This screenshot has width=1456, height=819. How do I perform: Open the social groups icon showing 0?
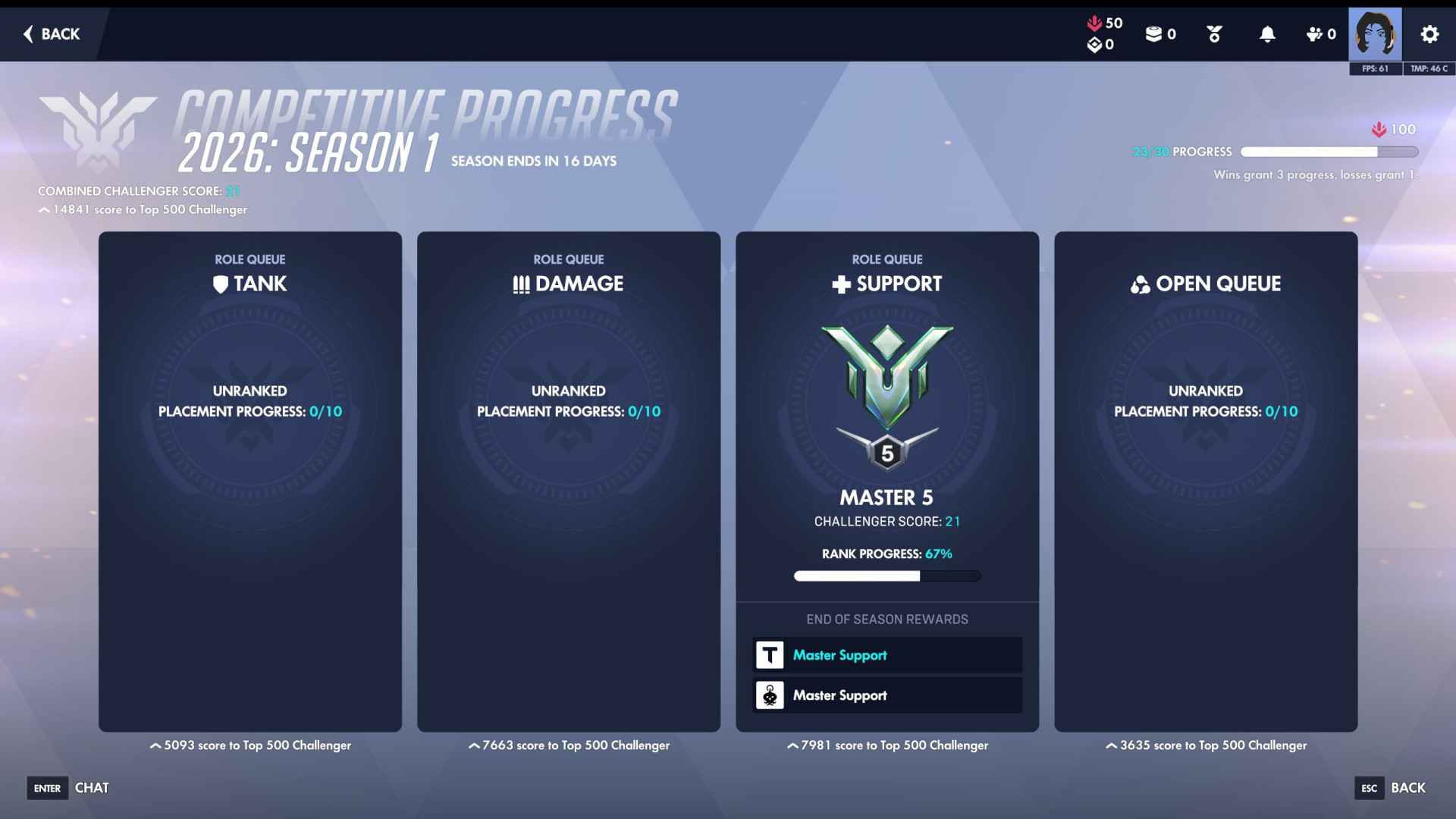tap(1313, 34)
